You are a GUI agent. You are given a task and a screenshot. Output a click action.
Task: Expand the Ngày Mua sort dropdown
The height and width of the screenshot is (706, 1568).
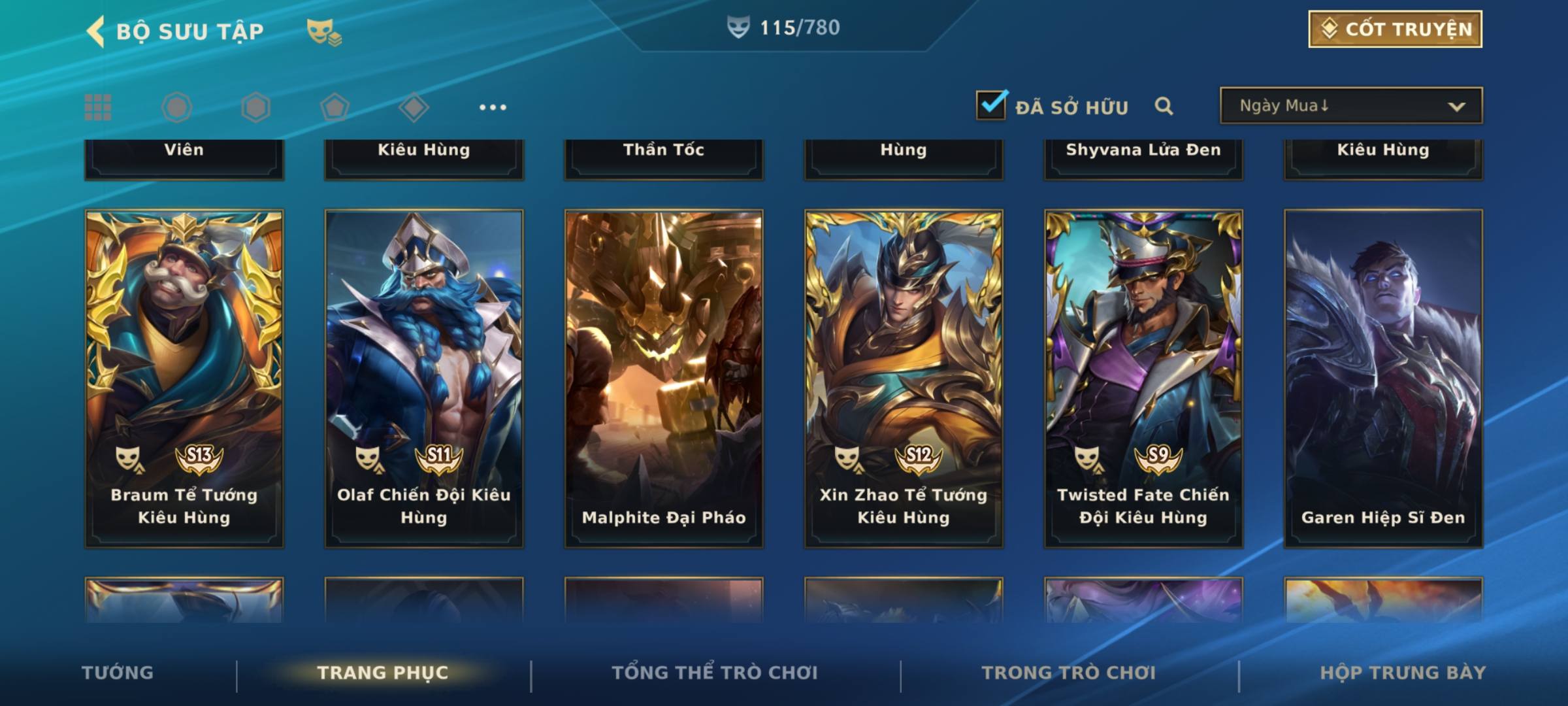(1350, 106)
